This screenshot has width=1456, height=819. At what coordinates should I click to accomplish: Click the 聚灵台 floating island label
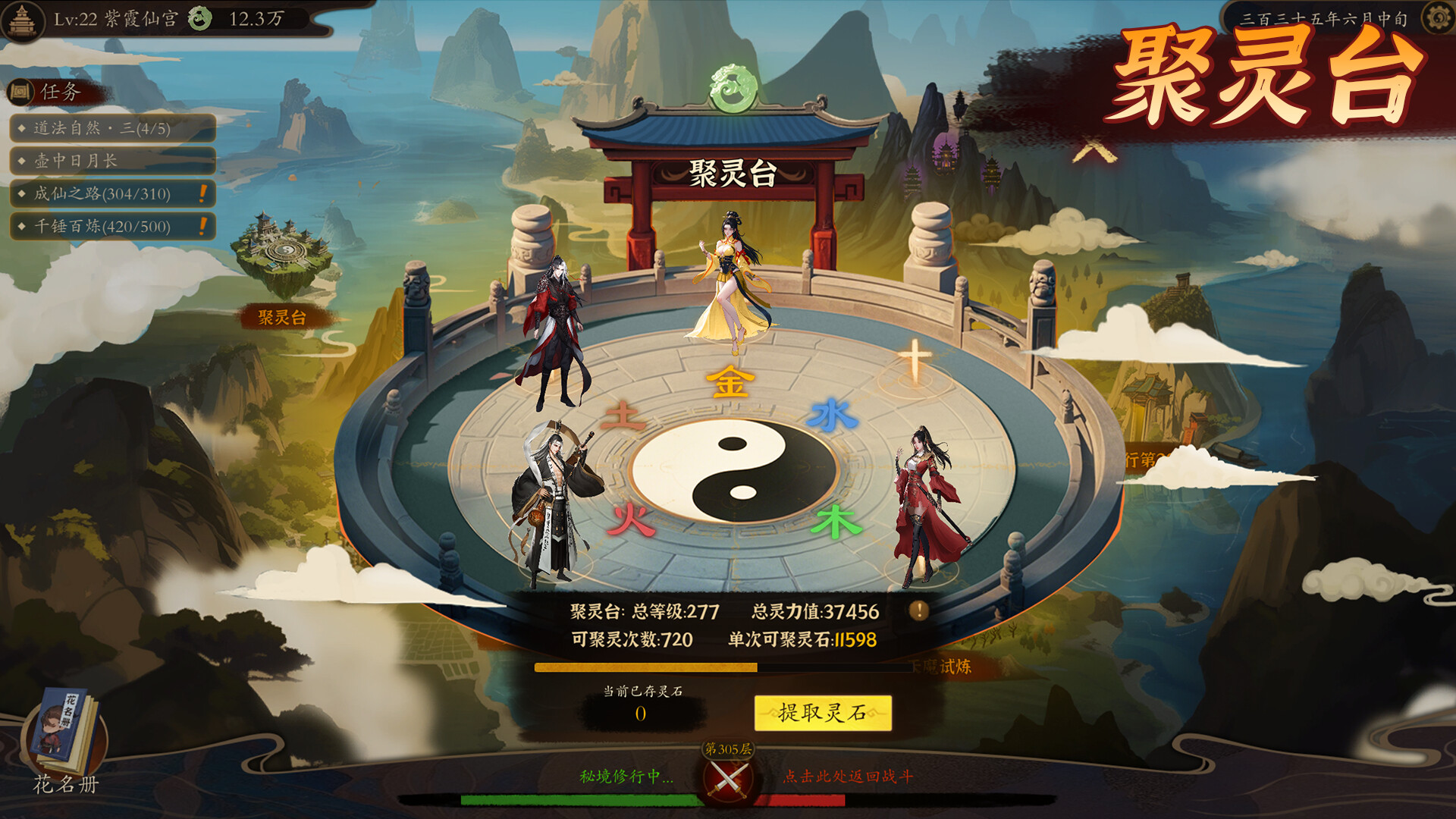(282, 317)
